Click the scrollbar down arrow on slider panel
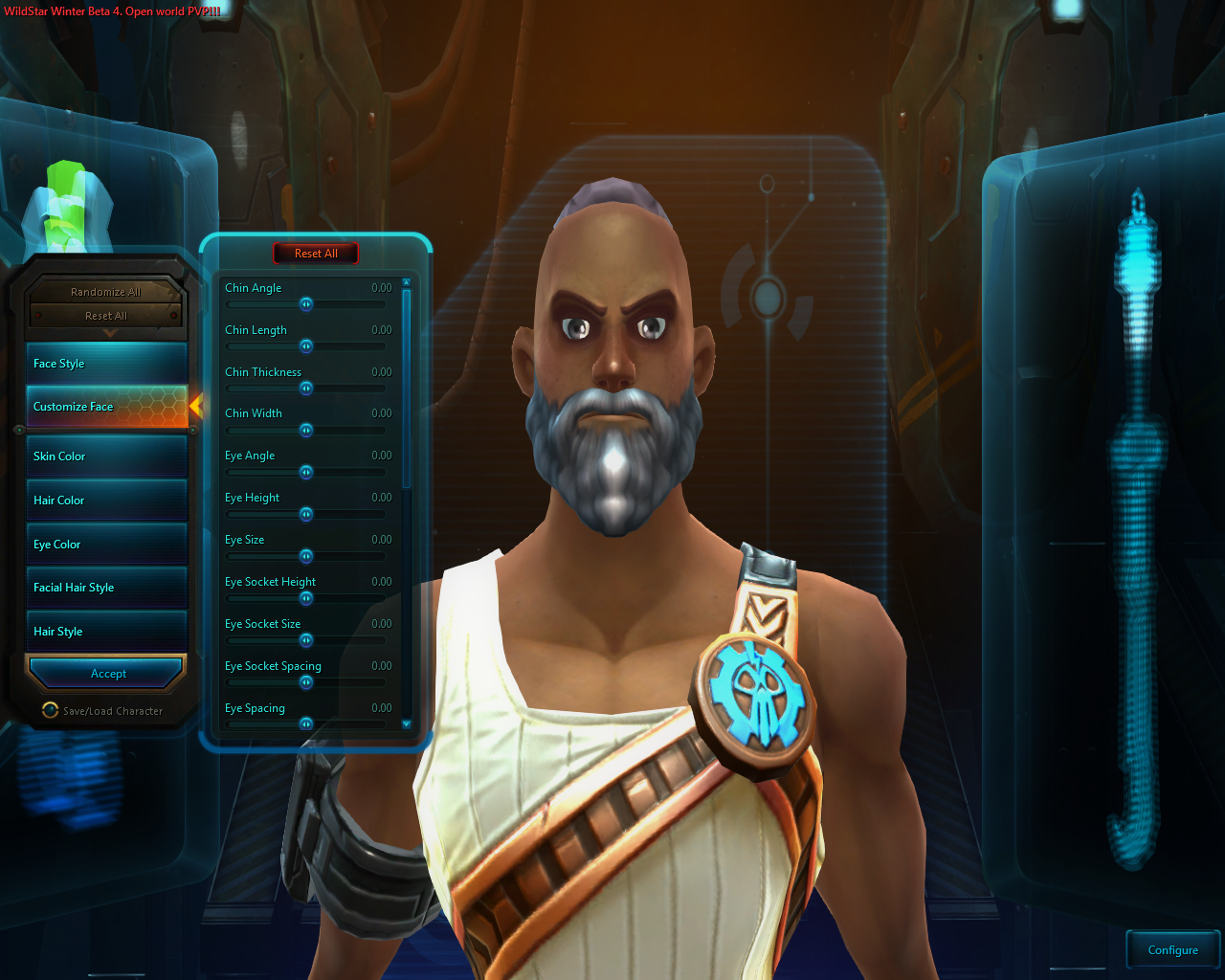The width and height of the screenshot is (1225, 980). click(406, 724)
